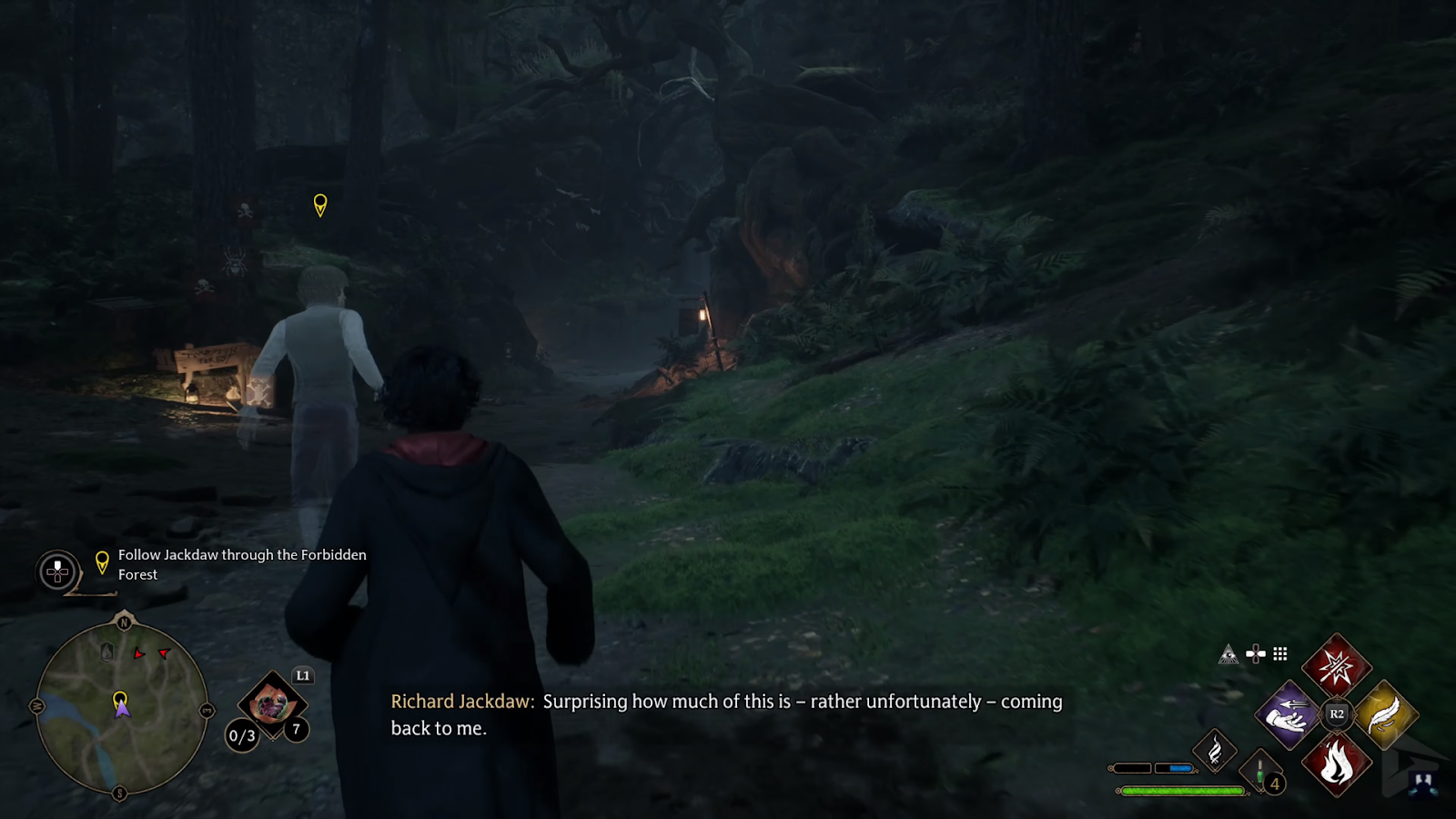
Task: Activate the Incendio flame spell slot
Action: (x=1336, y=763)
